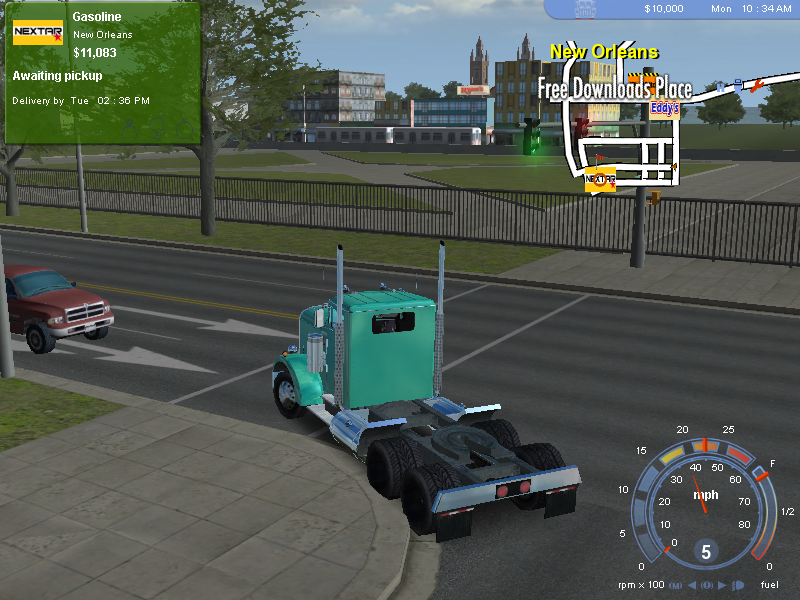Click the left turn signal arrow
Image resolution: width=800 pixels, height=600 pixels.
[692, 585]
